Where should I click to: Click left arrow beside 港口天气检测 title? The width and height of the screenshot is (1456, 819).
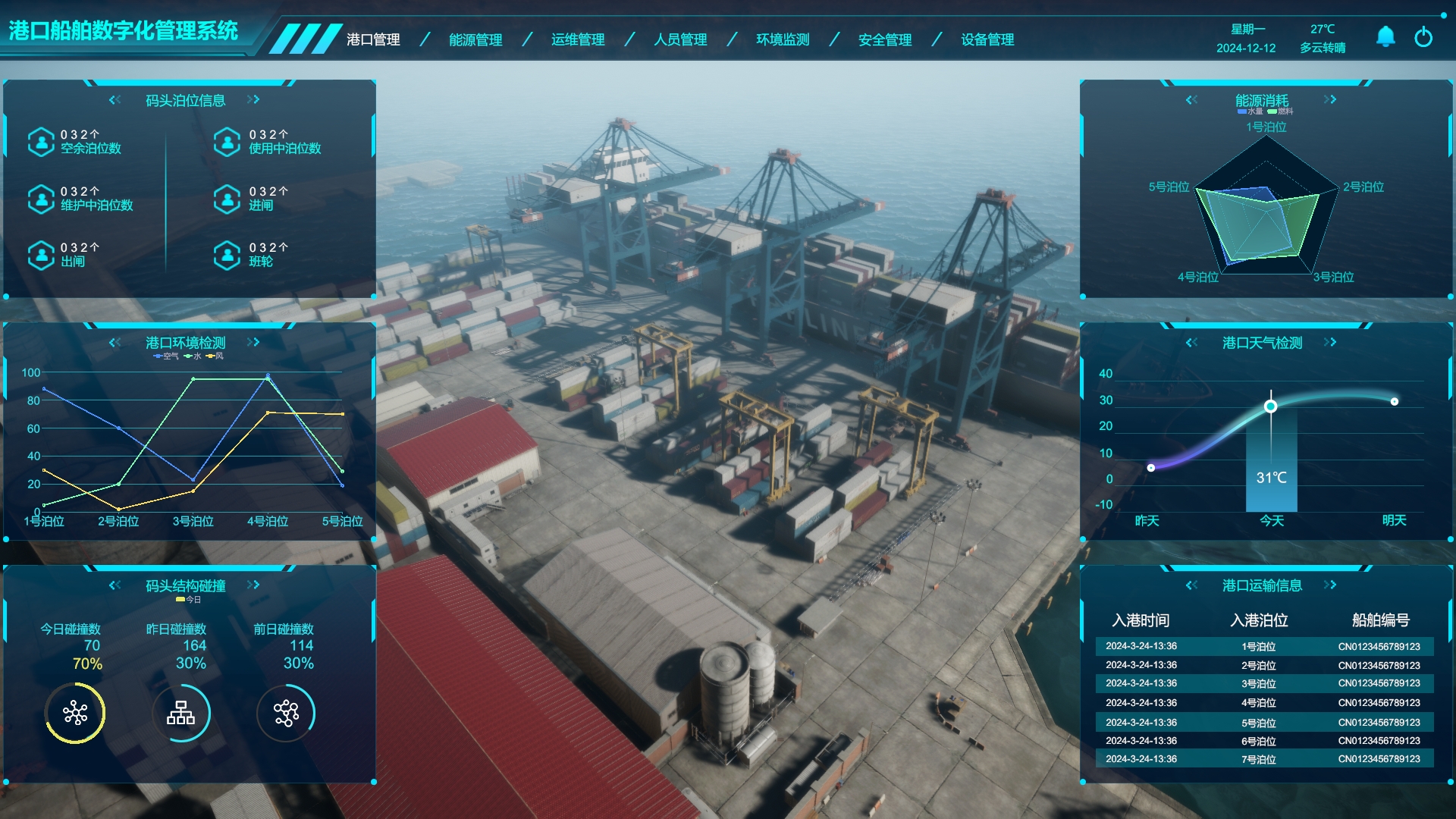point(1192,342)
